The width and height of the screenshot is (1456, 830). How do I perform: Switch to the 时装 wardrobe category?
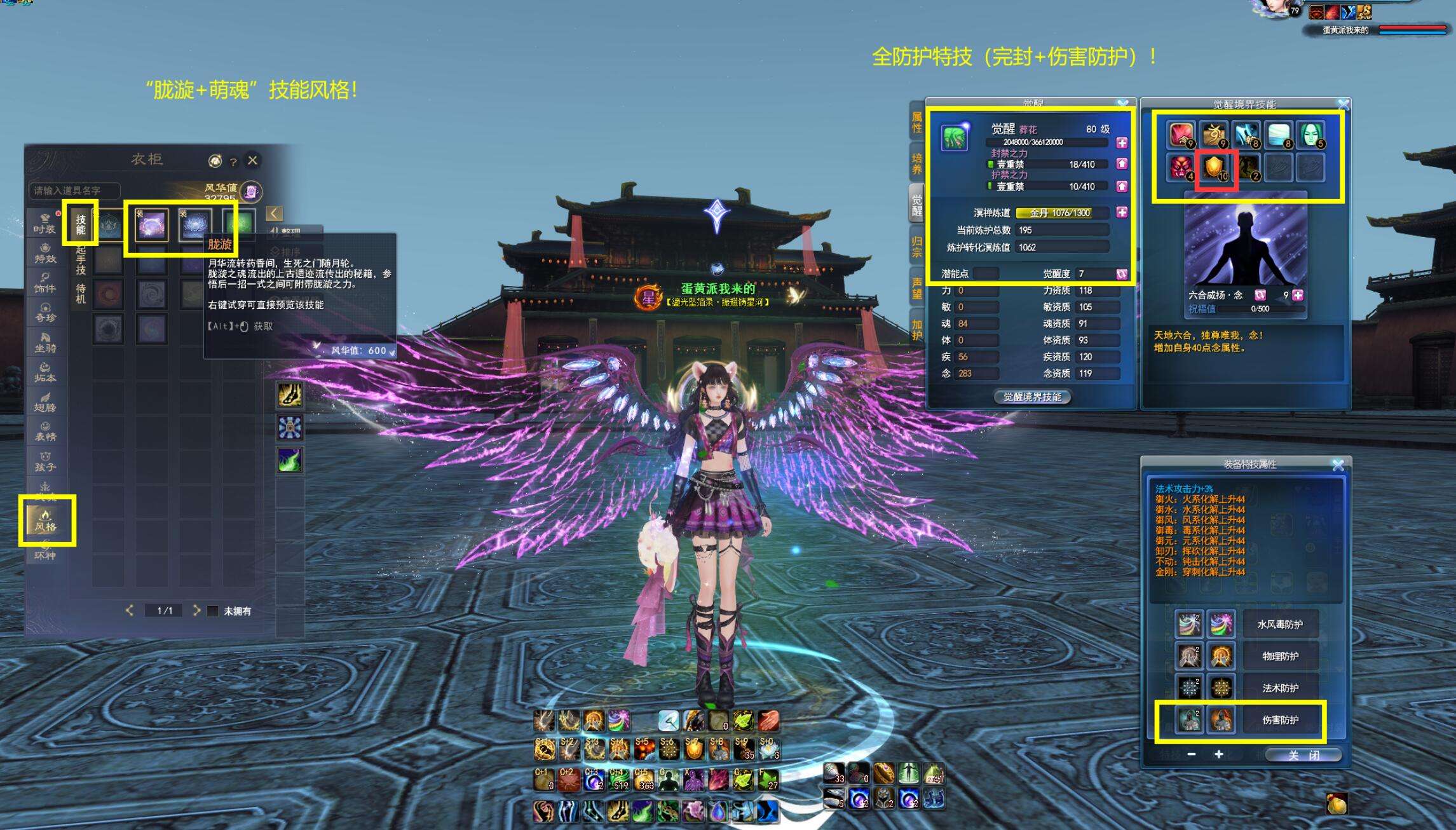click(44, 224)
